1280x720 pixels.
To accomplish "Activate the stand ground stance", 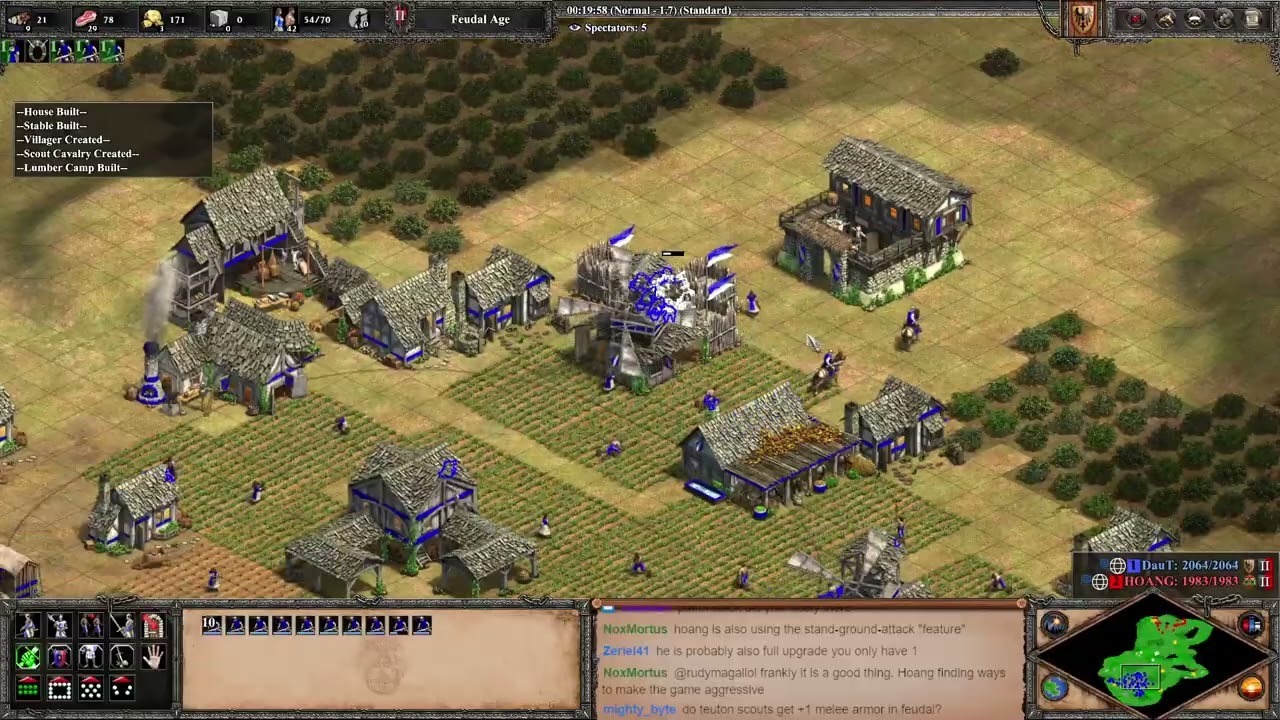I will [x=90, y=657].
